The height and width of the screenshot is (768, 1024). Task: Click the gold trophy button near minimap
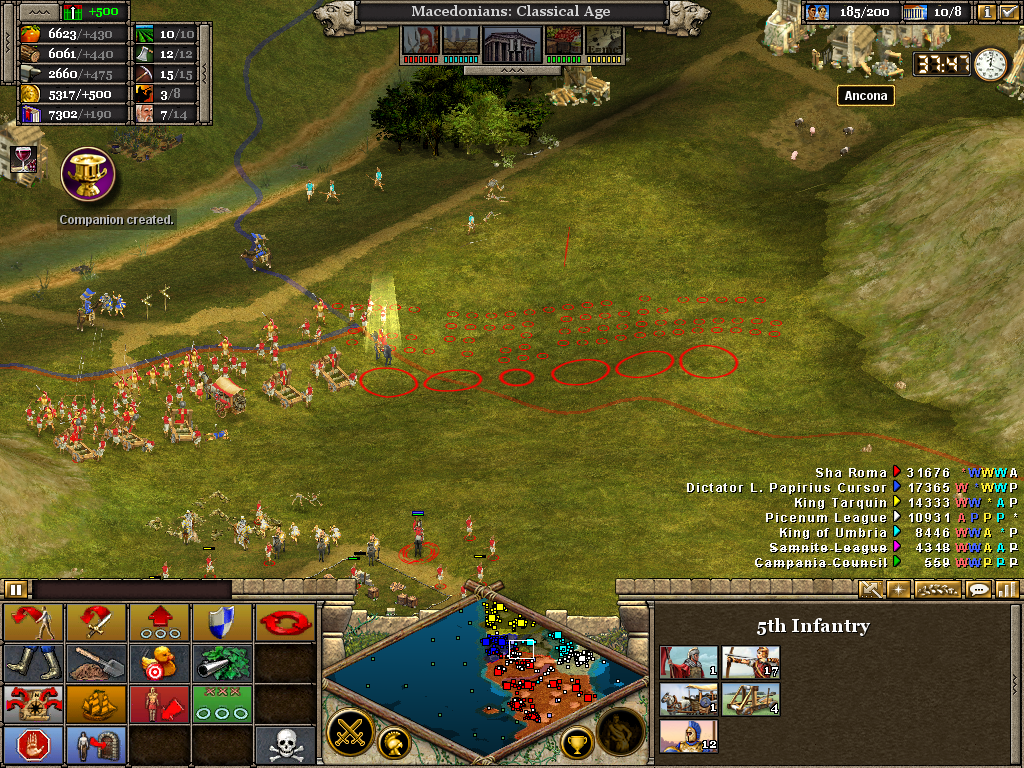pyautogui.click(x=577, y=742)
